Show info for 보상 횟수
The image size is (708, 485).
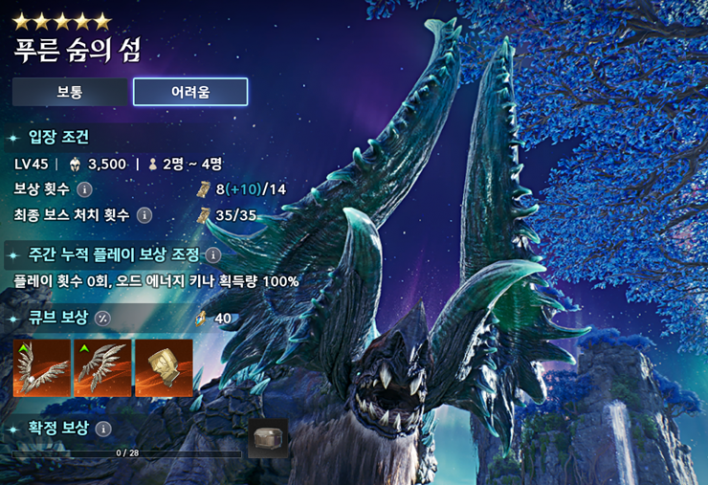[x=85, y=189]
